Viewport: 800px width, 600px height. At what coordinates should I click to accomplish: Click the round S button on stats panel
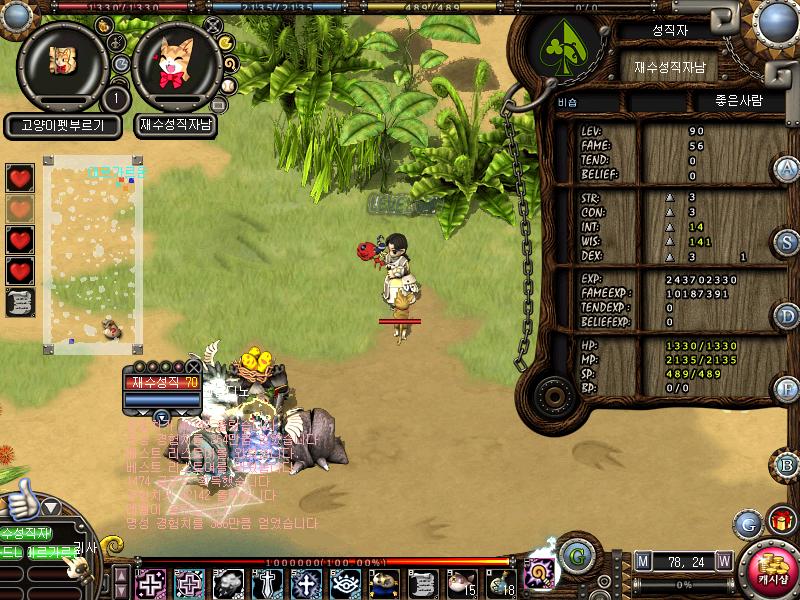coord(787,243)
